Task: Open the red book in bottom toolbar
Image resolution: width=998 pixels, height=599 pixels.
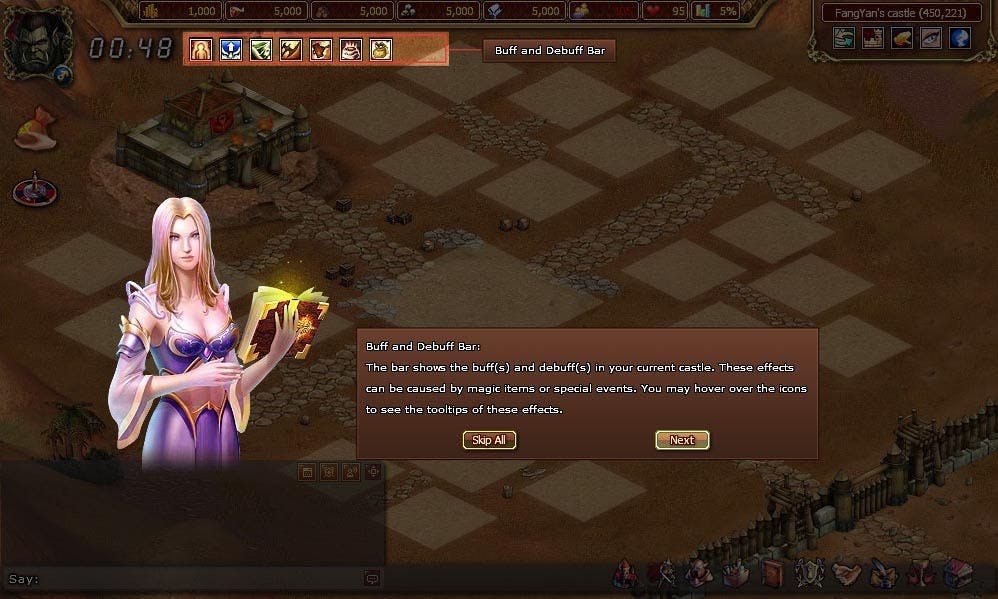Action: click(x=773, y=574)
